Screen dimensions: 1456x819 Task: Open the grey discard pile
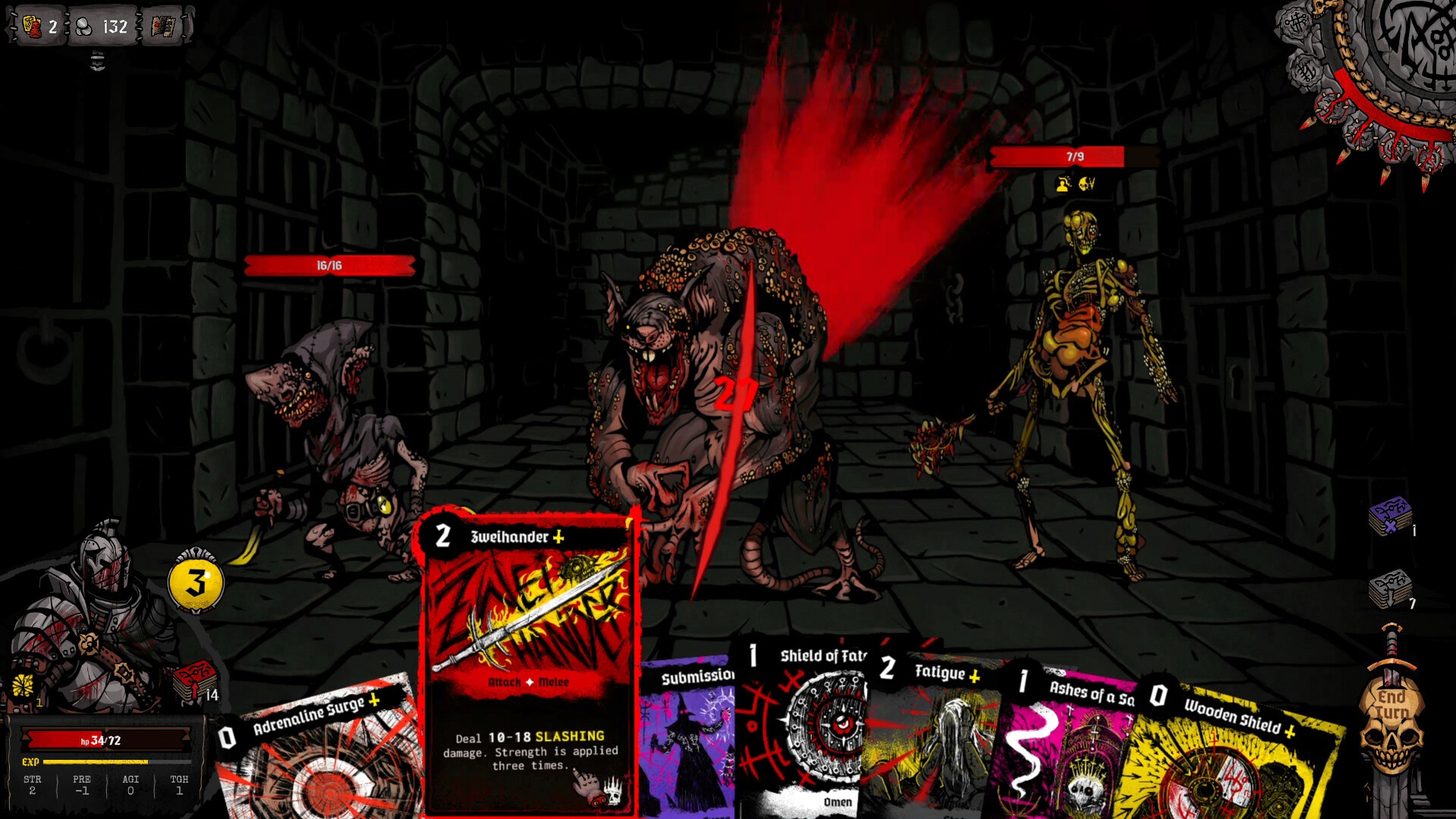pyautogui.click(x=1389, y=588)
